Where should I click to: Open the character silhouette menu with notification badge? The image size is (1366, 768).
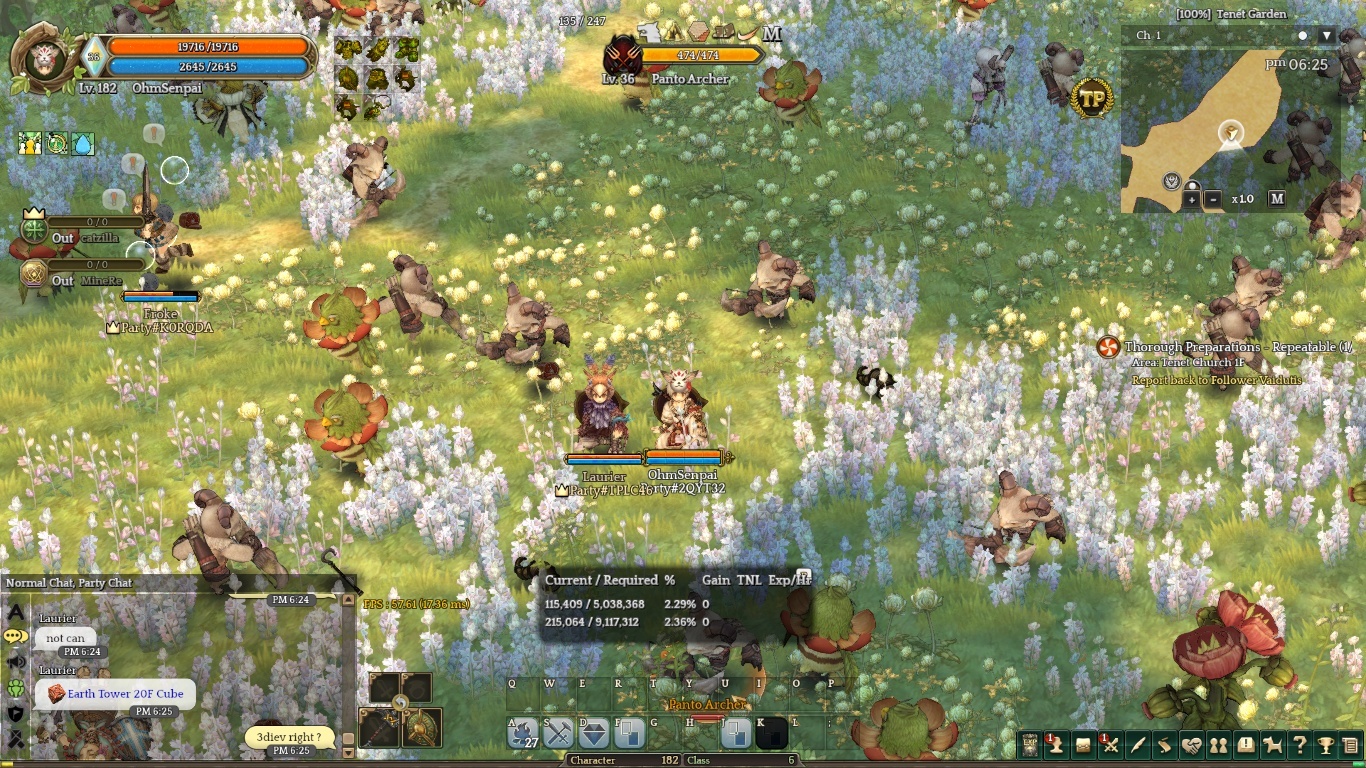tap(1056, 745)
